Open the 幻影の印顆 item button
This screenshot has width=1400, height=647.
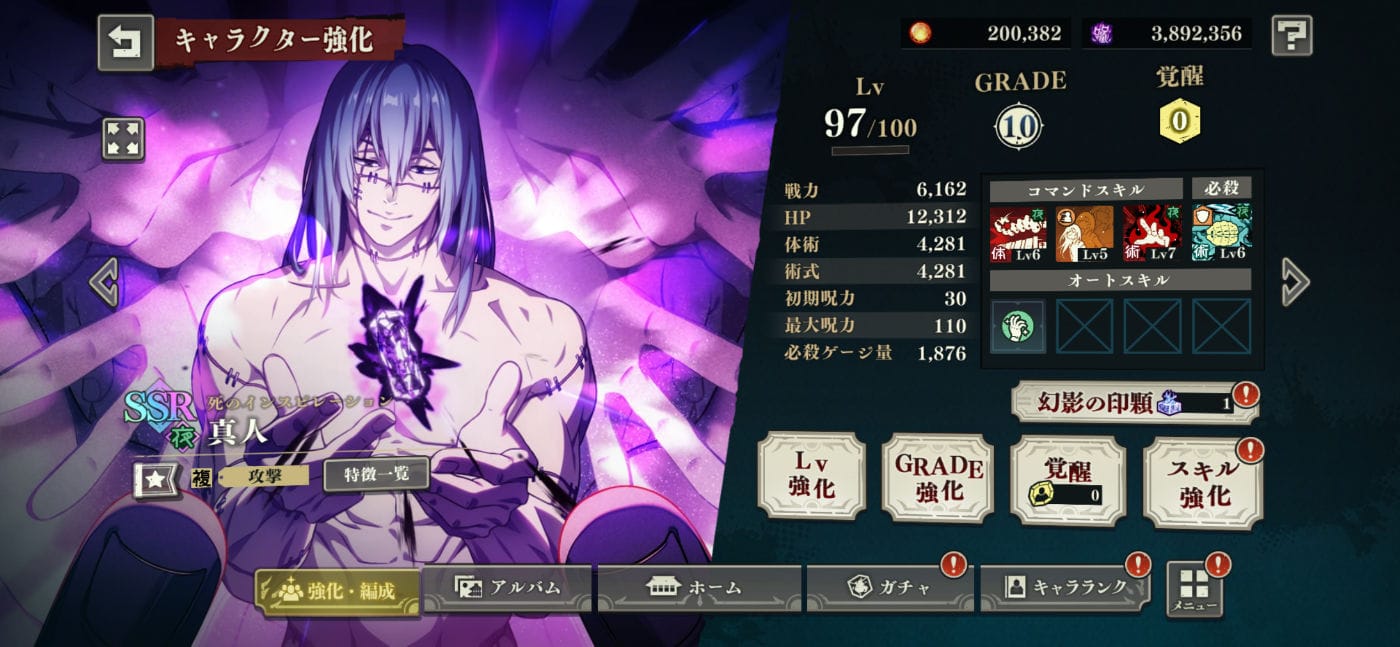point(1133,402)
